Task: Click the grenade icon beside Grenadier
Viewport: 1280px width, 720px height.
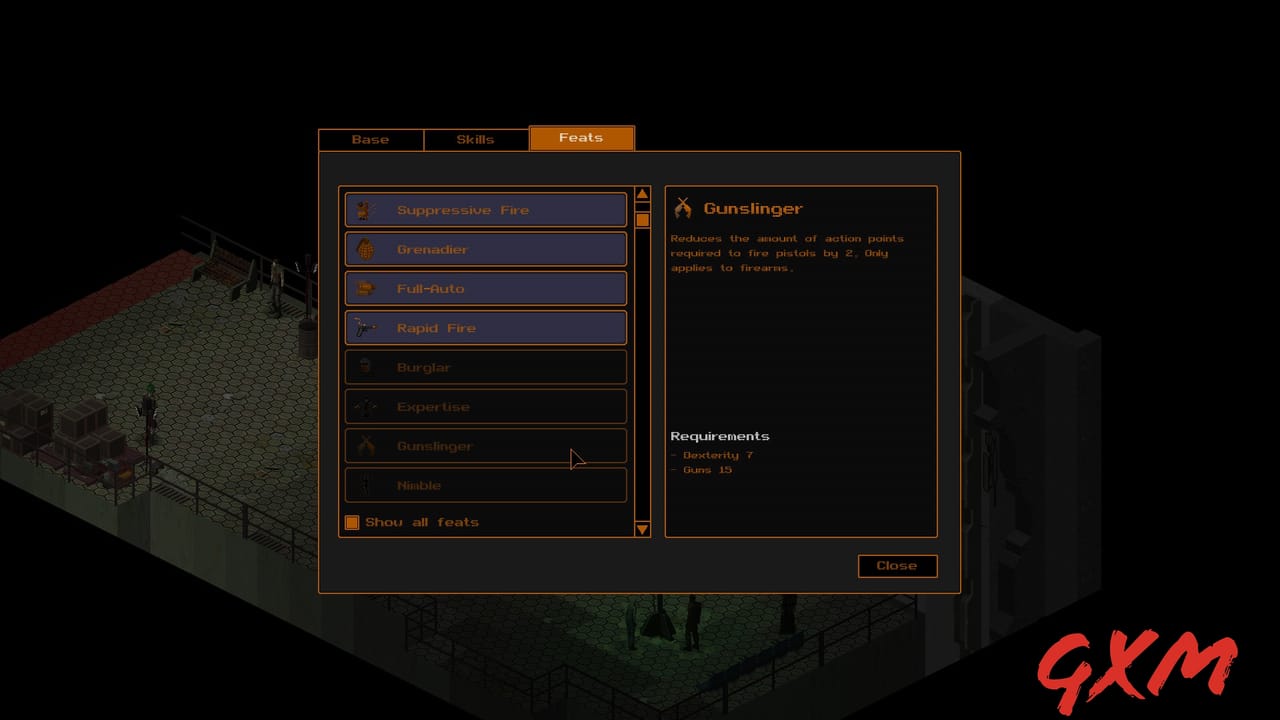Action: (366, 249)
